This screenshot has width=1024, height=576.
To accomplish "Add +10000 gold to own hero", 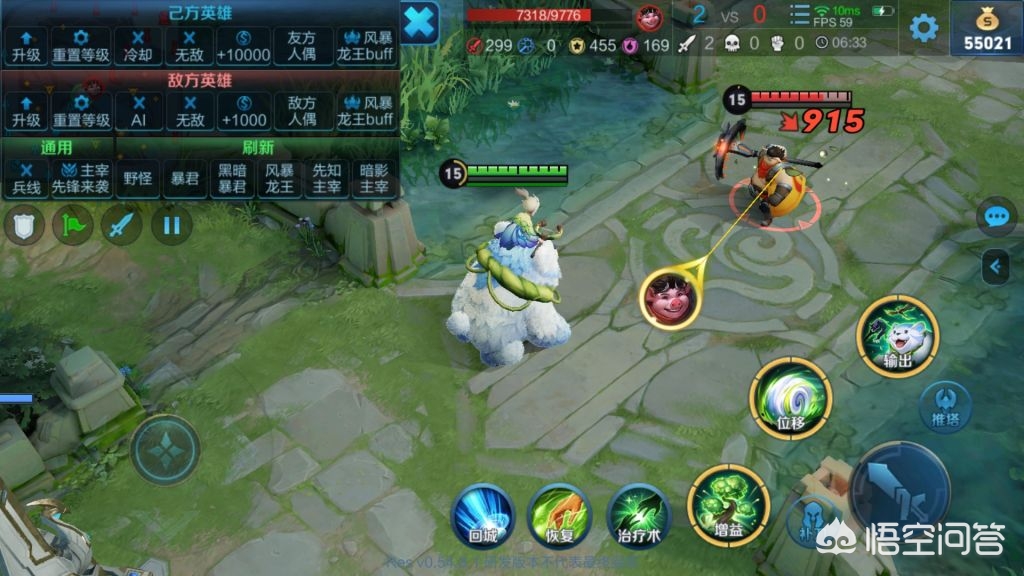I will click(x=241, y=46).
